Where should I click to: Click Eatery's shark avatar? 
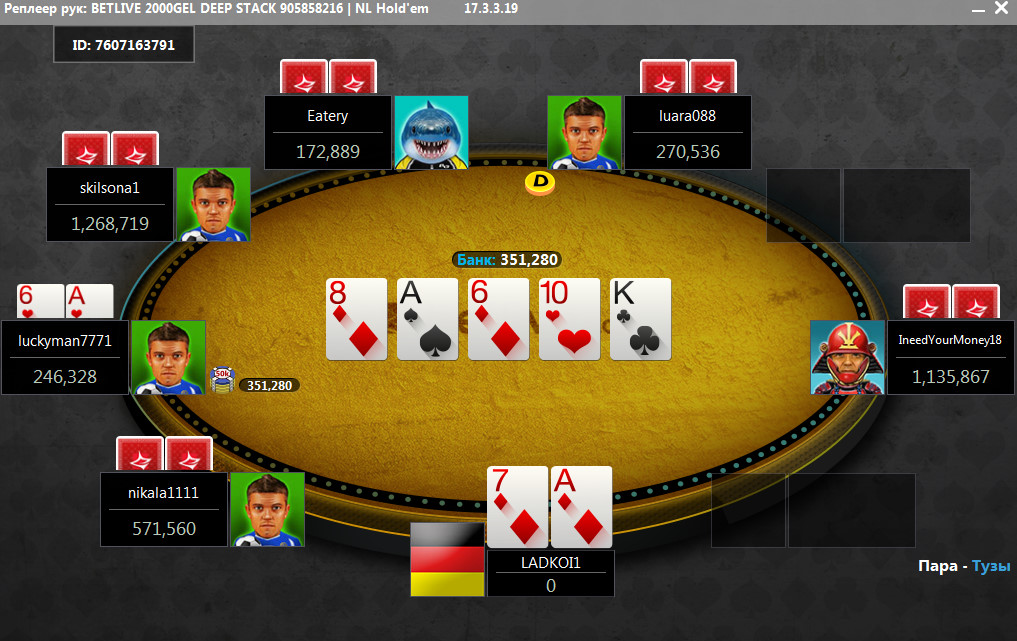(x=431, y=132)
